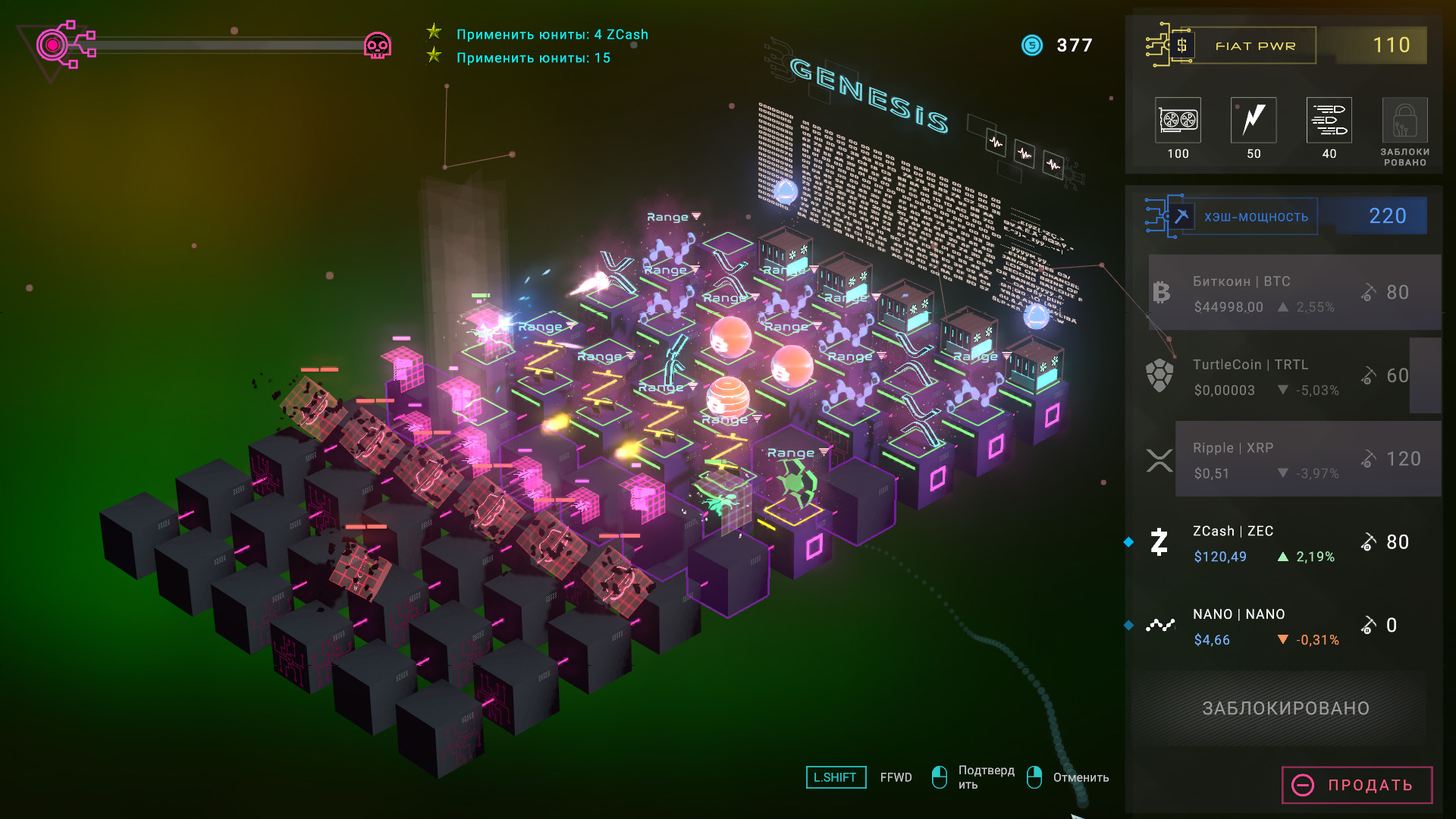This screenshot has height=819, width=1456.
Task: Select the ammo upgrade costing 40
Action: [x=1329, y=121]
